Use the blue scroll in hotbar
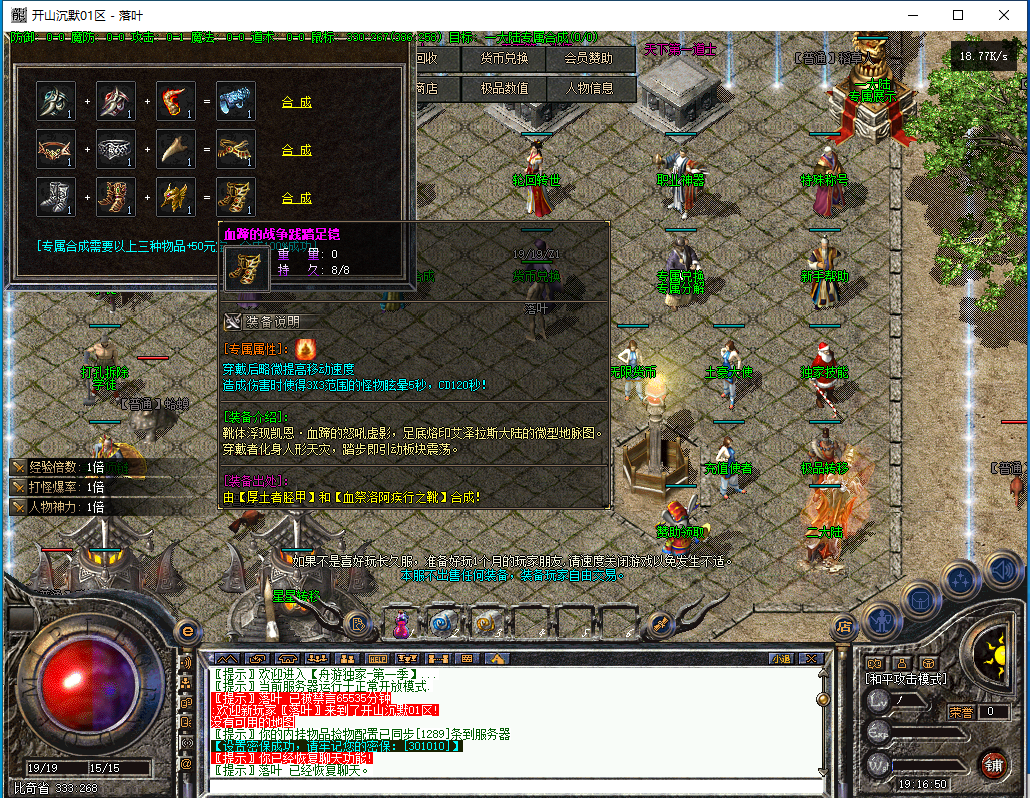This screenshot has height=798, width=1030. click(x=441, y=624)
